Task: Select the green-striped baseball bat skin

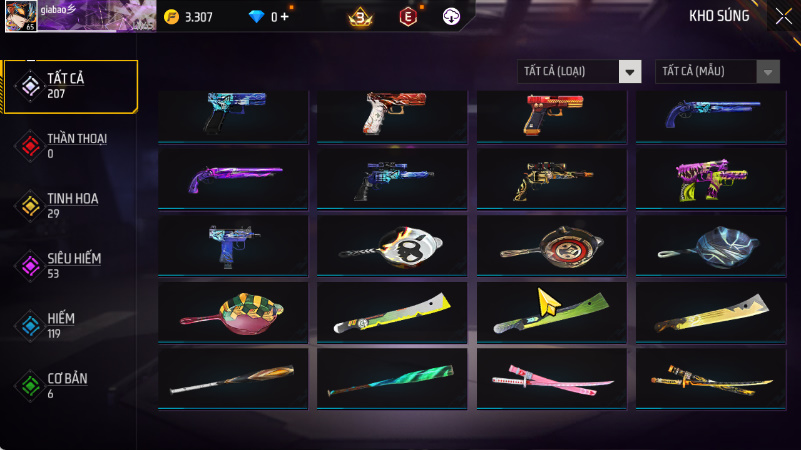Action: point(392,379)
